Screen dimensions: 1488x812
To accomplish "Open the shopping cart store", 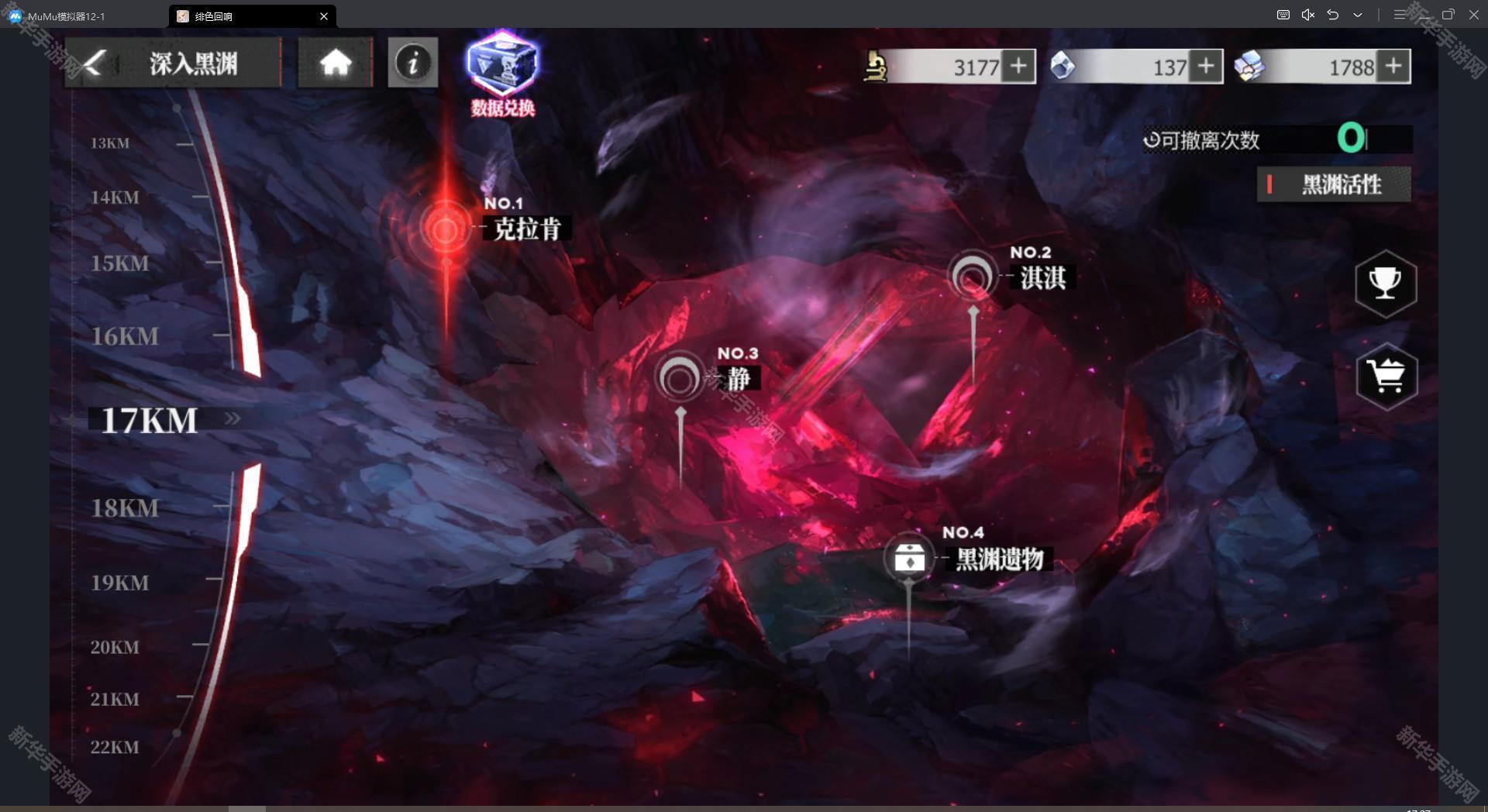I will click(x=1386, y=377).
